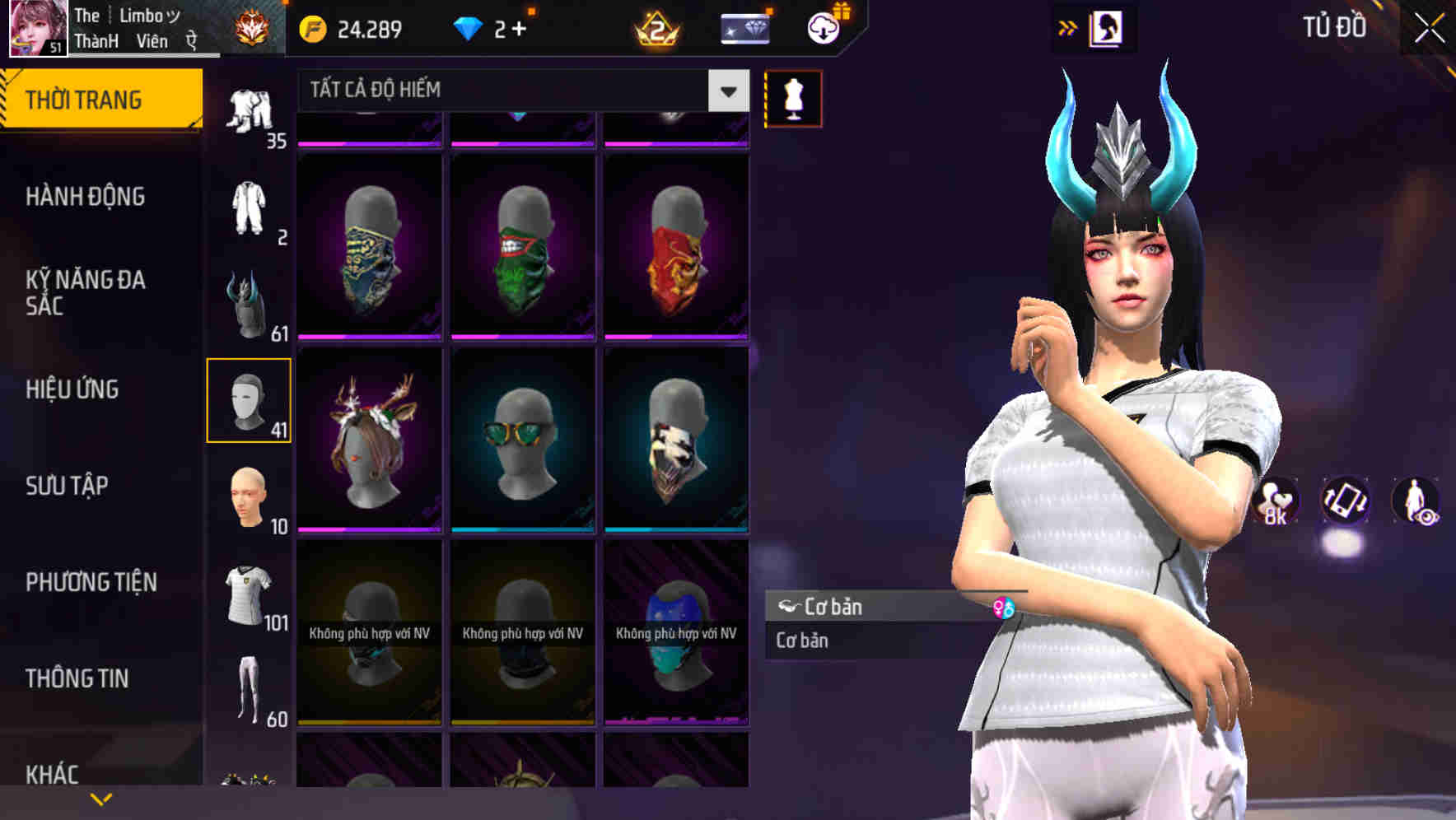1456x820 pixels.
Task: Open the mannequin preview icon beside rarity filter
Action: [x=792, y=97]
